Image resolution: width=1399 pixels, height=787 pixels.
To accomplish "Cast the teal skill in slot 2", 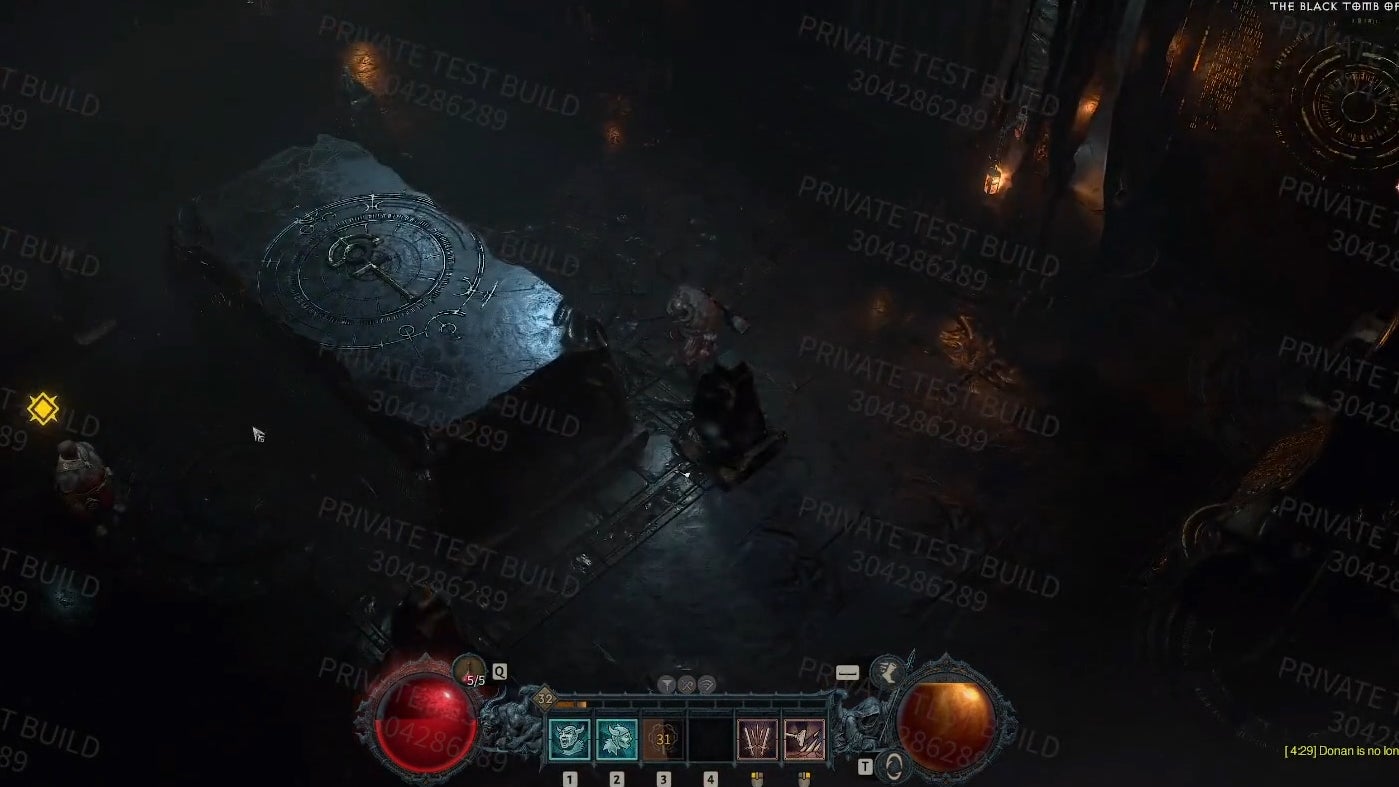I will (x=617, y=738).
